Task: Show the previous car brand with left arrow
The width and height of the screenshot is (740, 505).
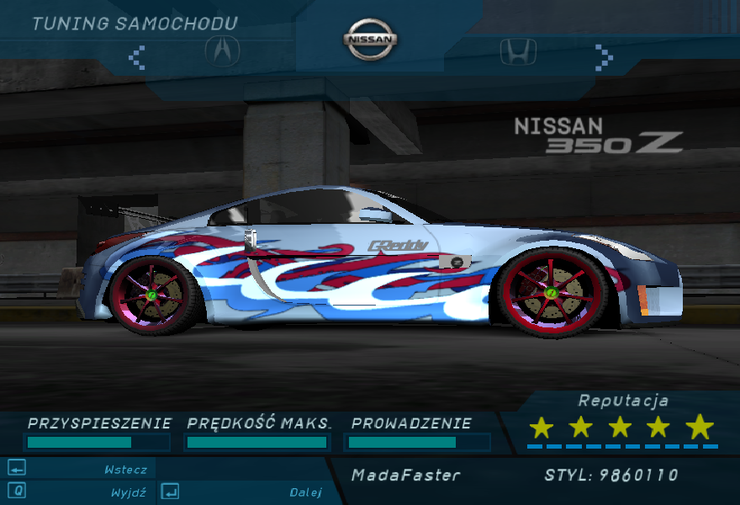Action: click(138, 54)
